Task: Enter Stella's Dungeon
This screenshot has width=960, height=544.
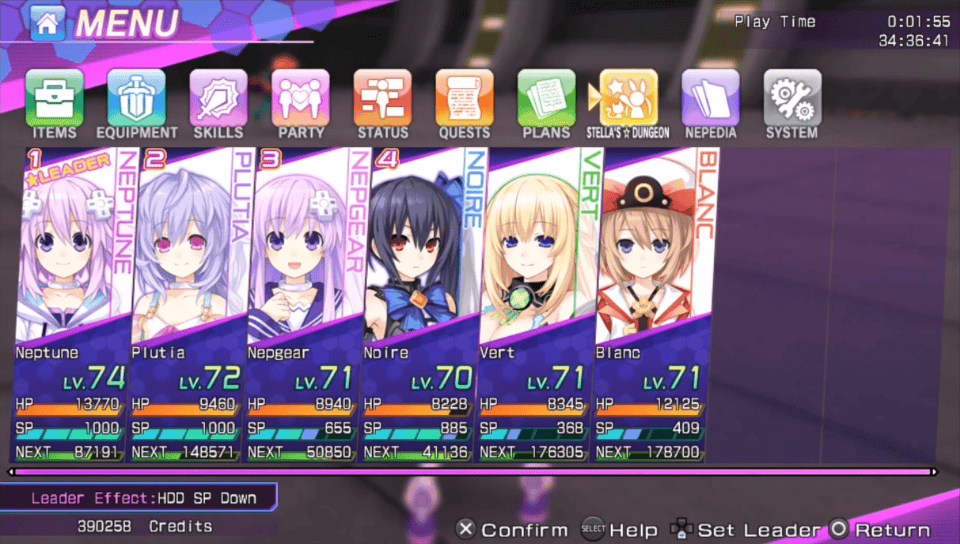Action: [x=628, y=98]
